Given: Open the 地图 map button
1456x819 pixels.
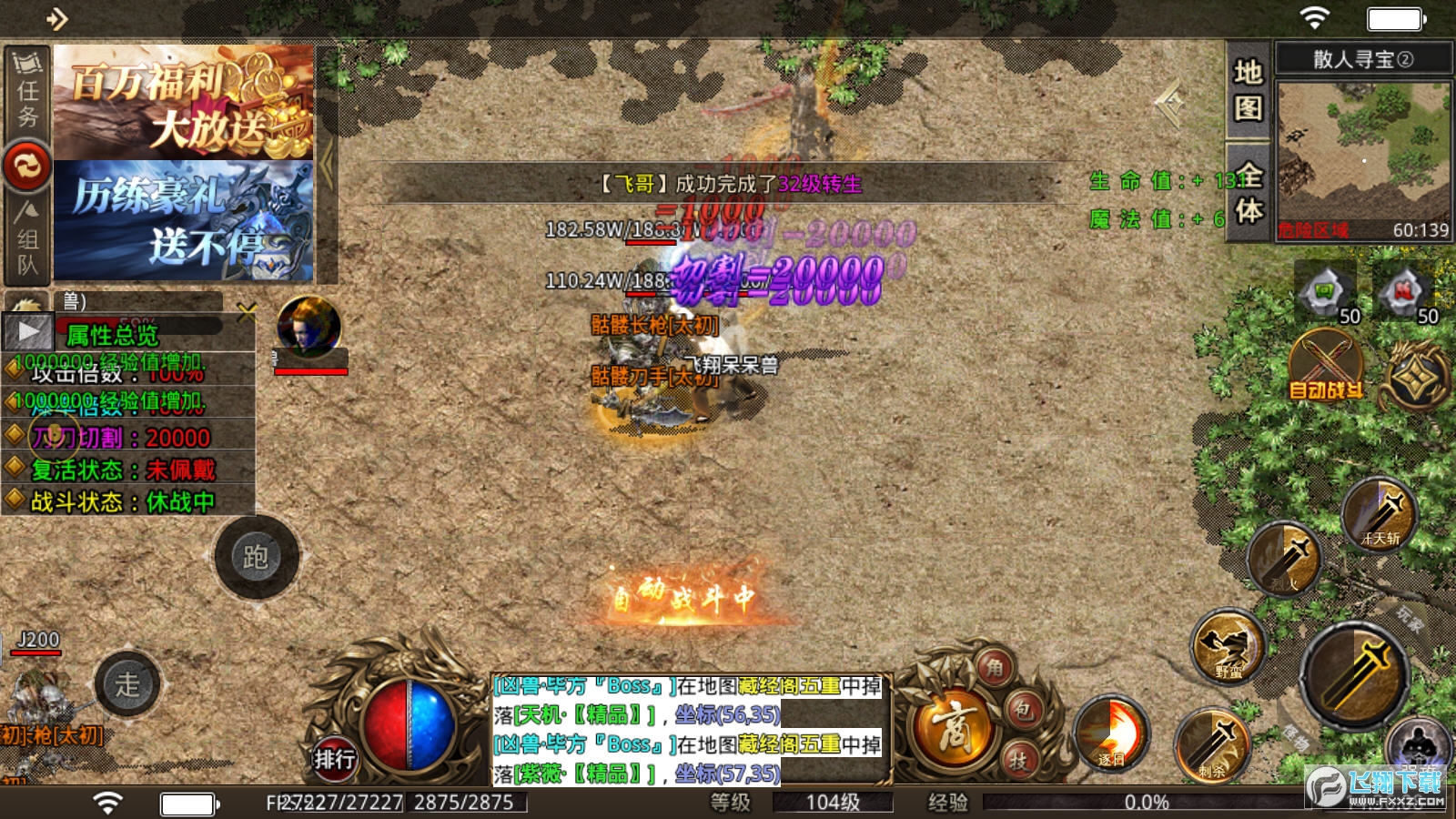Looking at the screenshot, I should [1248, 90].
